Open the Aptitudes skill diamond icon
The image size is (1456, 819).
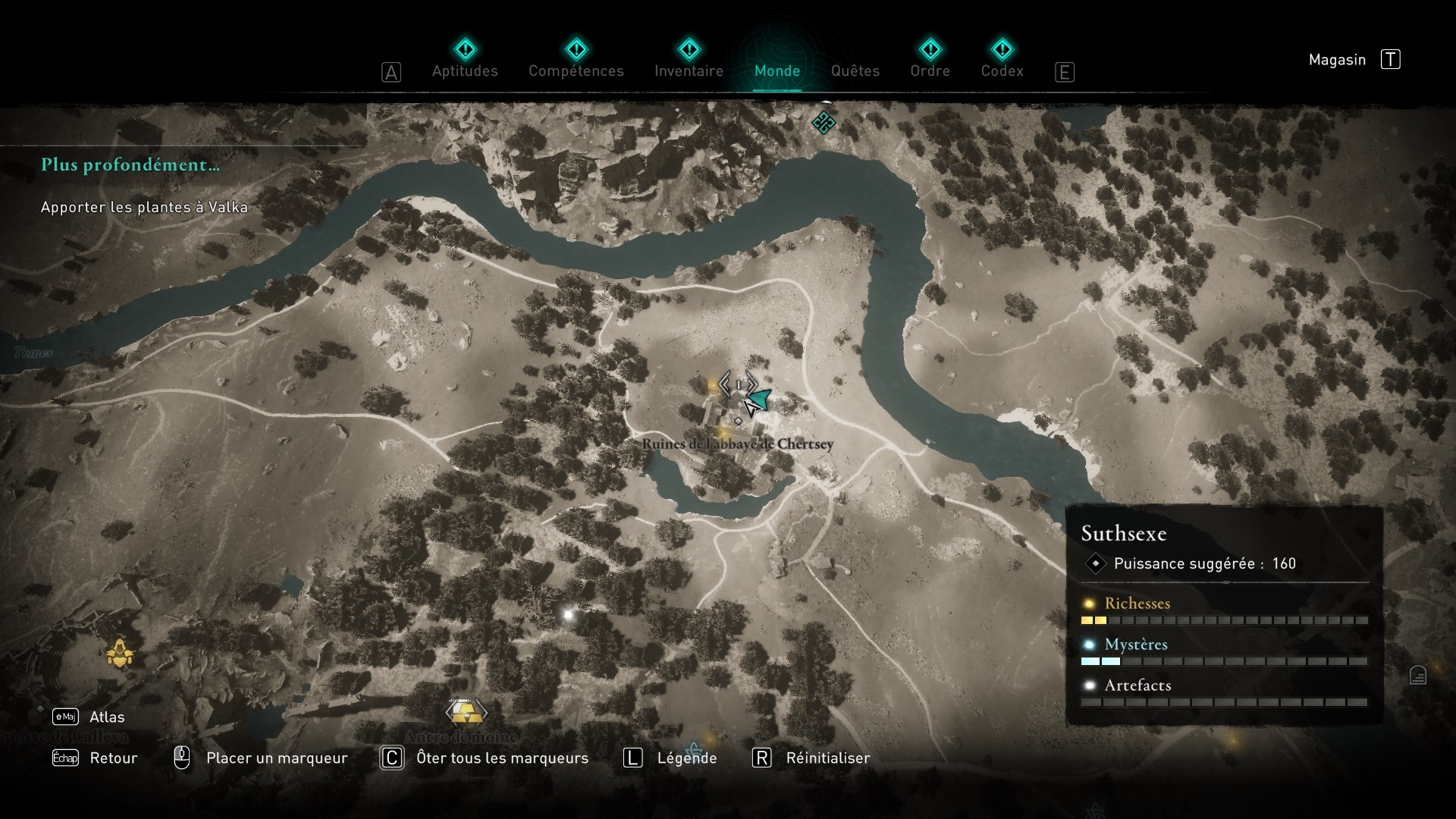pyautogui.click(x=465, y=49)
